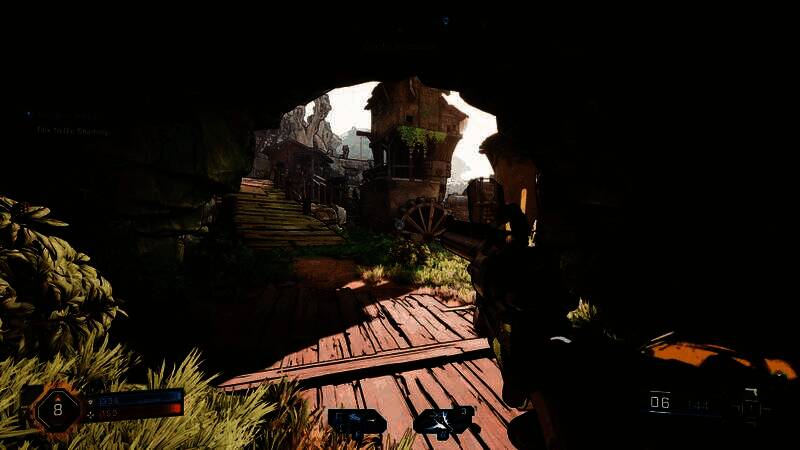The width and height of the screenshot is (800, 450).
Task: Activate the lightning skill icon
Action: coord(444,422)
